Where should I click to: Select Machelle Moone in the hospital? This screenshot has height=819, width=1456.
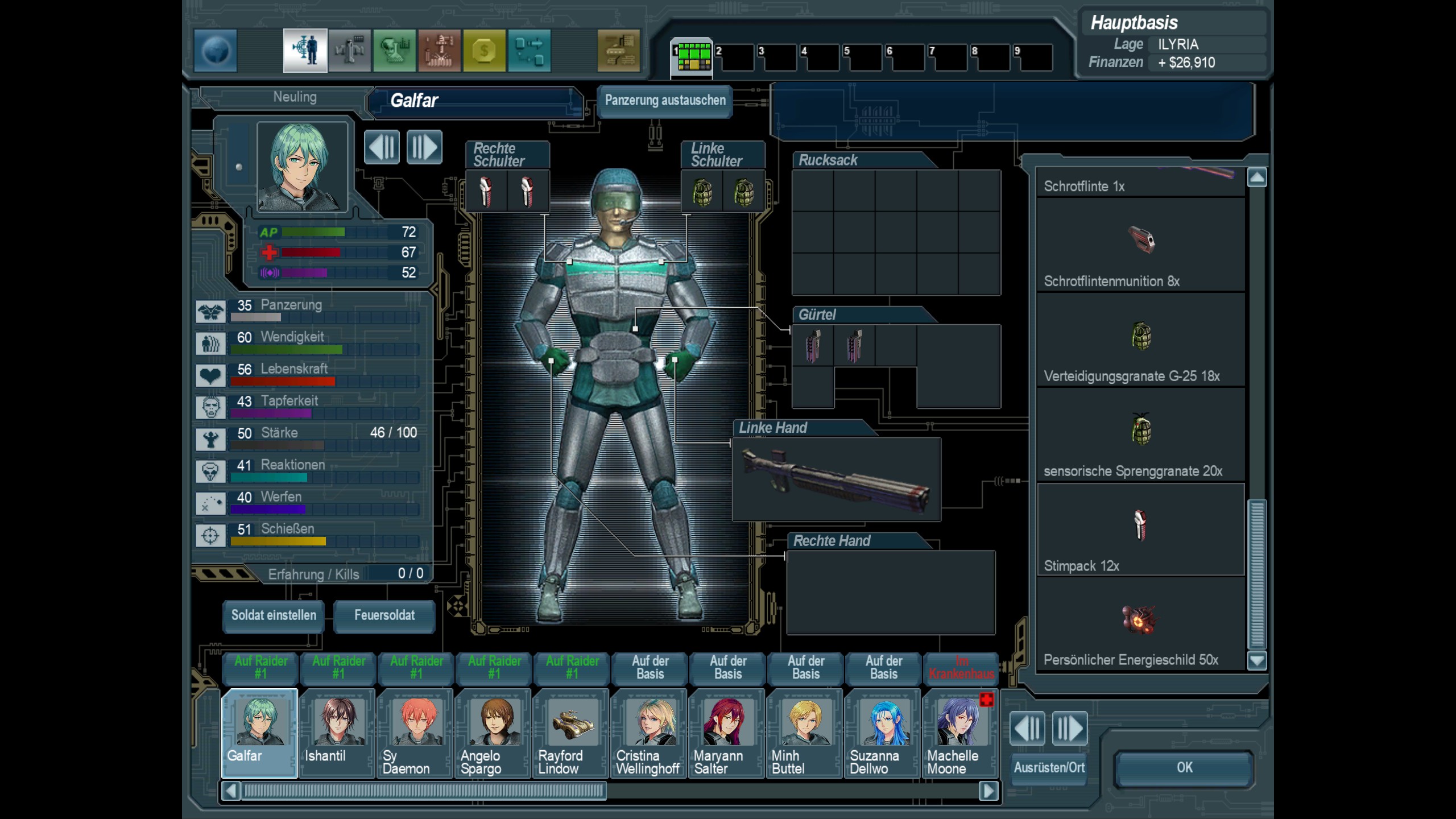(x=960, y=733)
